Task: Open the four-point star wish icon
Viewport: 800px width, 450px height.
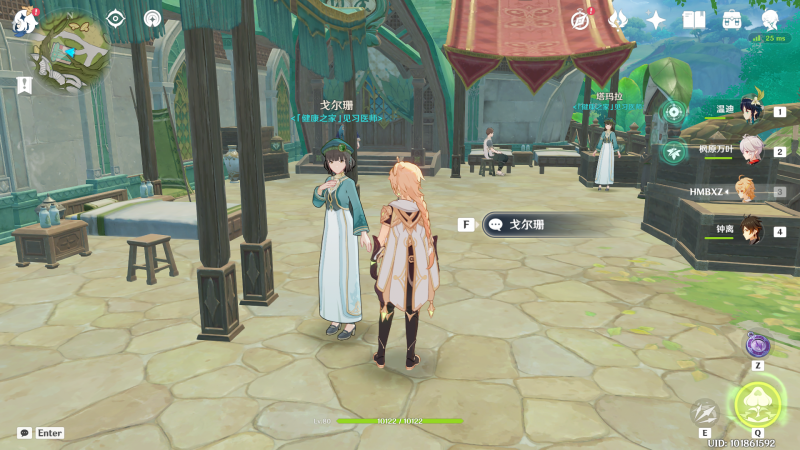Action: (x=656, y=19)
